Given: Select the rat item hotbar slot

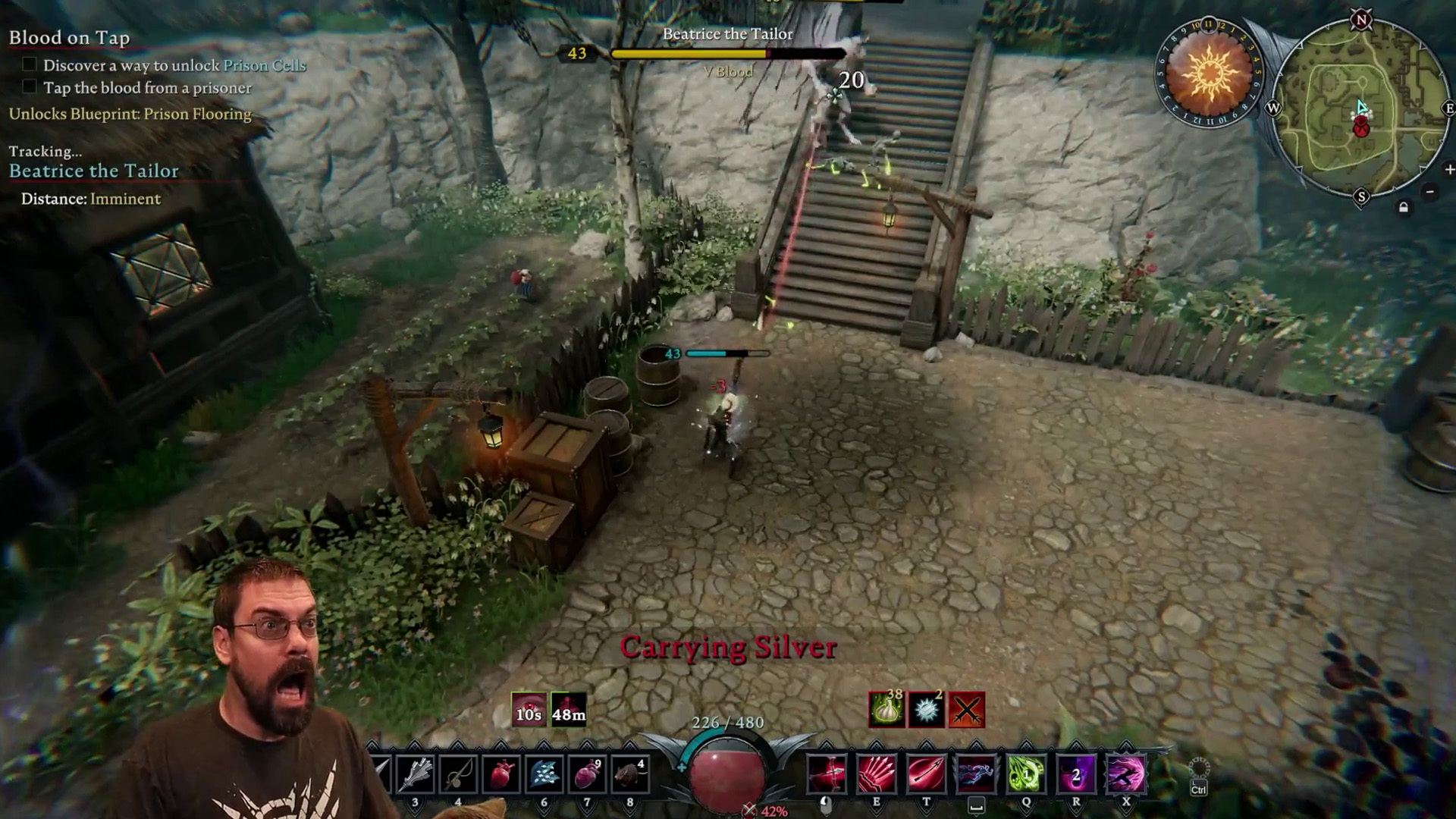Looking at the screenshot, I should (x=629, y=774).
